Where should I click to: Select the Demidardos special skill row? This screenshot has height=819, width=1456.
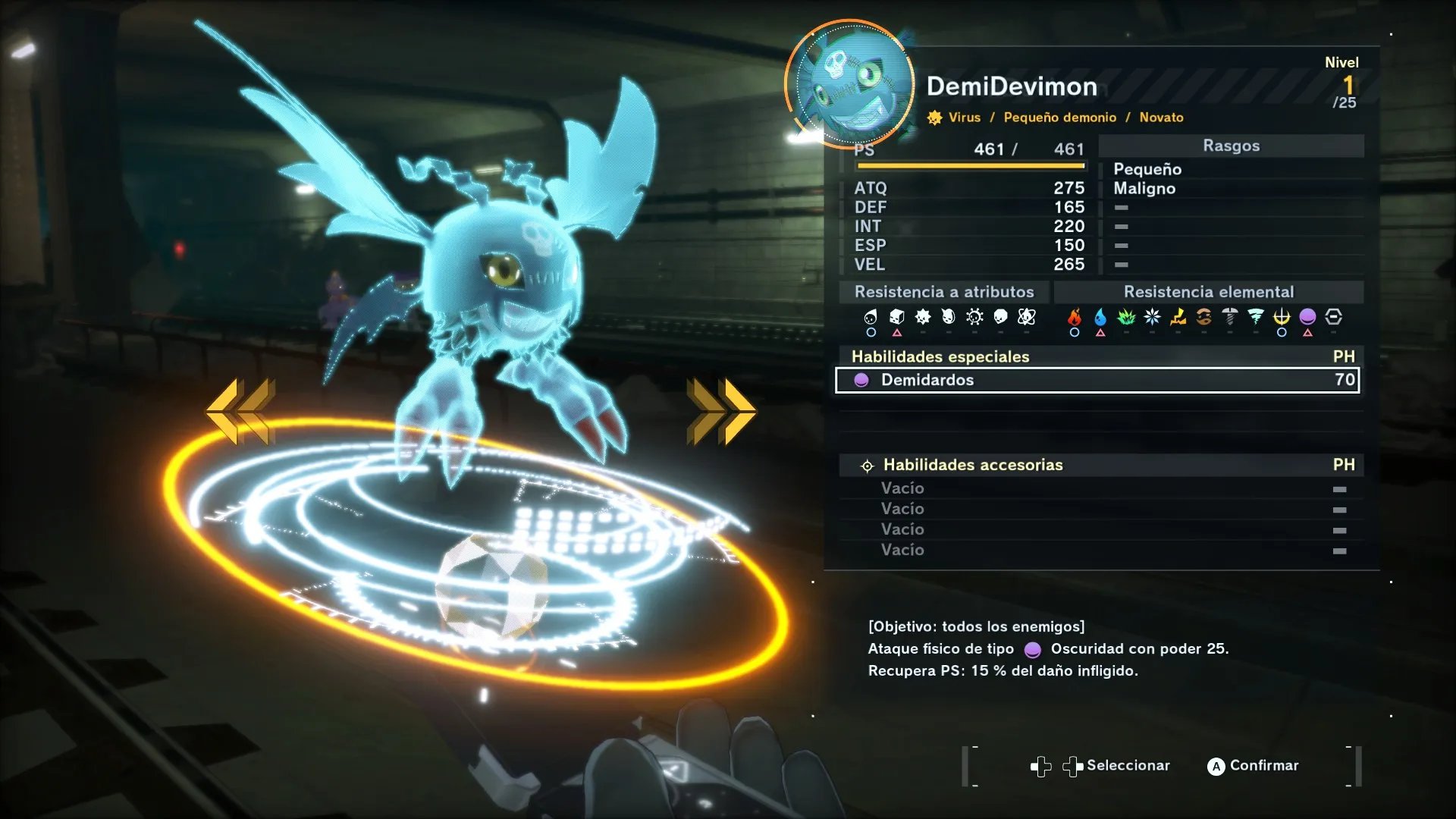(x=1097, y=380)
